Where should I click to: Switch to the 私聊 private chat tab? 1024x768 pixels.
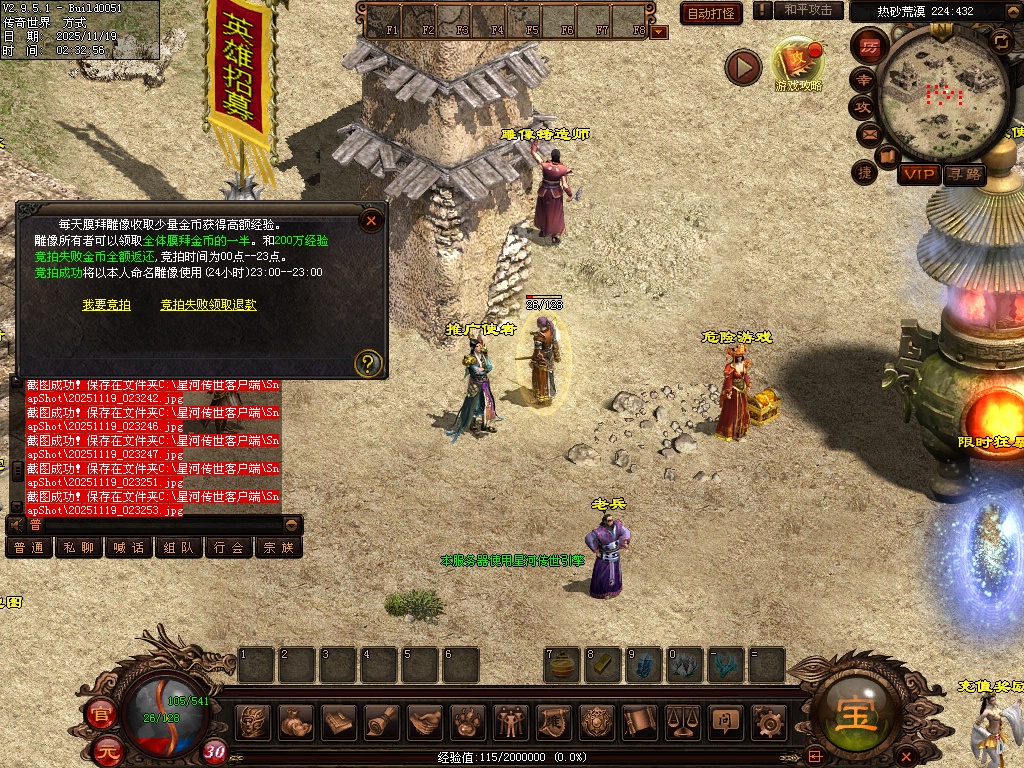(79, 547)
